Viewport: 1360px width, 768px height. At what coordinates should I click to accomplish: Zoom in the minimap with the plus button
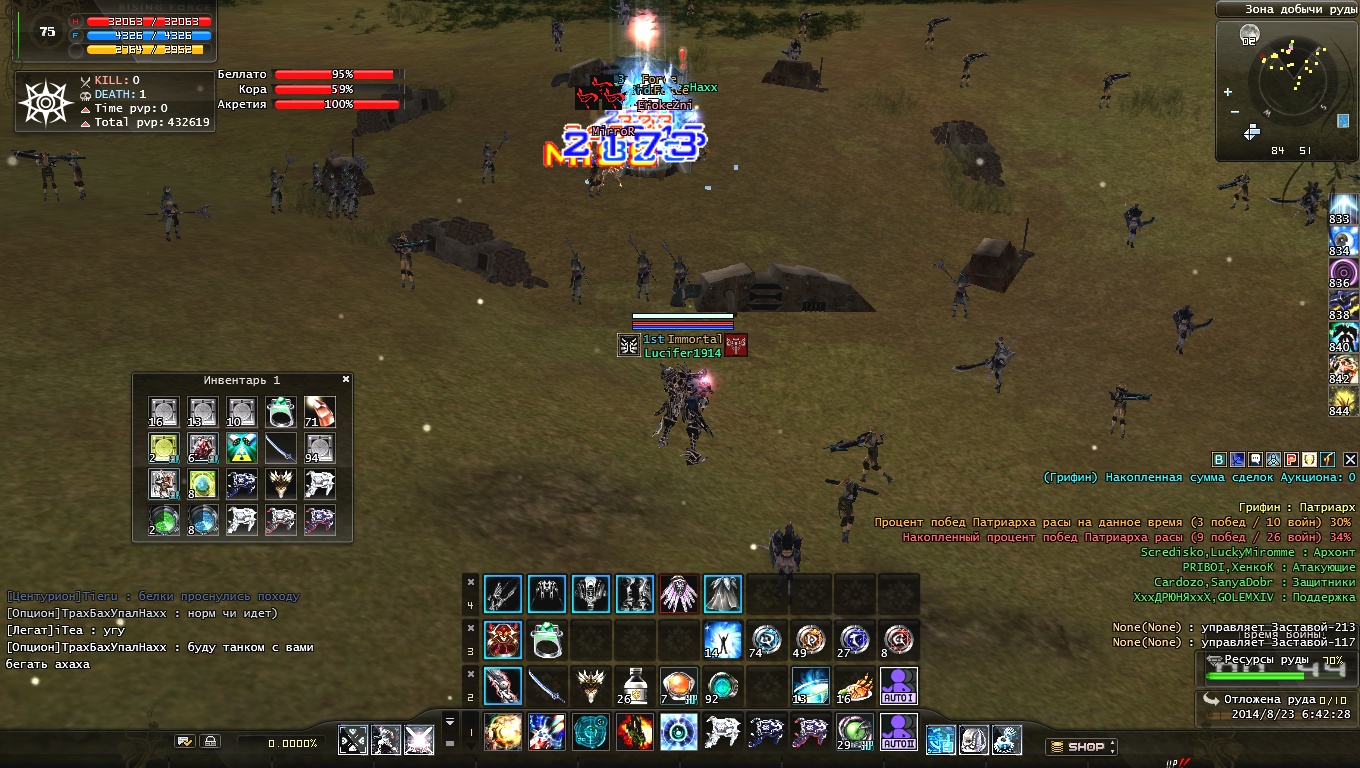[x=1228, y=93]
